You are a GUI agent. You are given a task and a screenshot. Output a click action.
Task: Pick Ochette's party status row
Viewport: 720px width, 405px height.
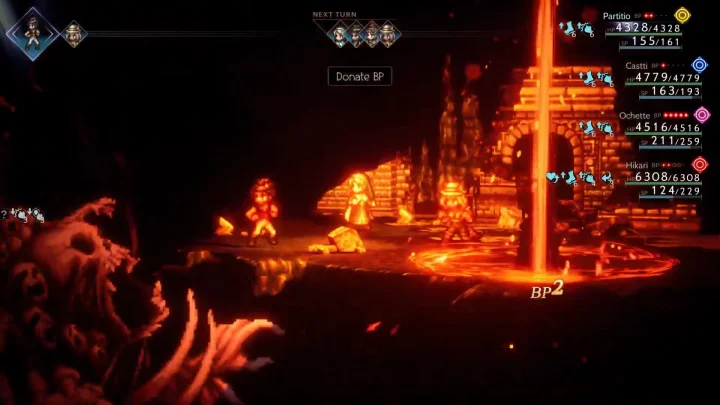click(x=653, y=127)
